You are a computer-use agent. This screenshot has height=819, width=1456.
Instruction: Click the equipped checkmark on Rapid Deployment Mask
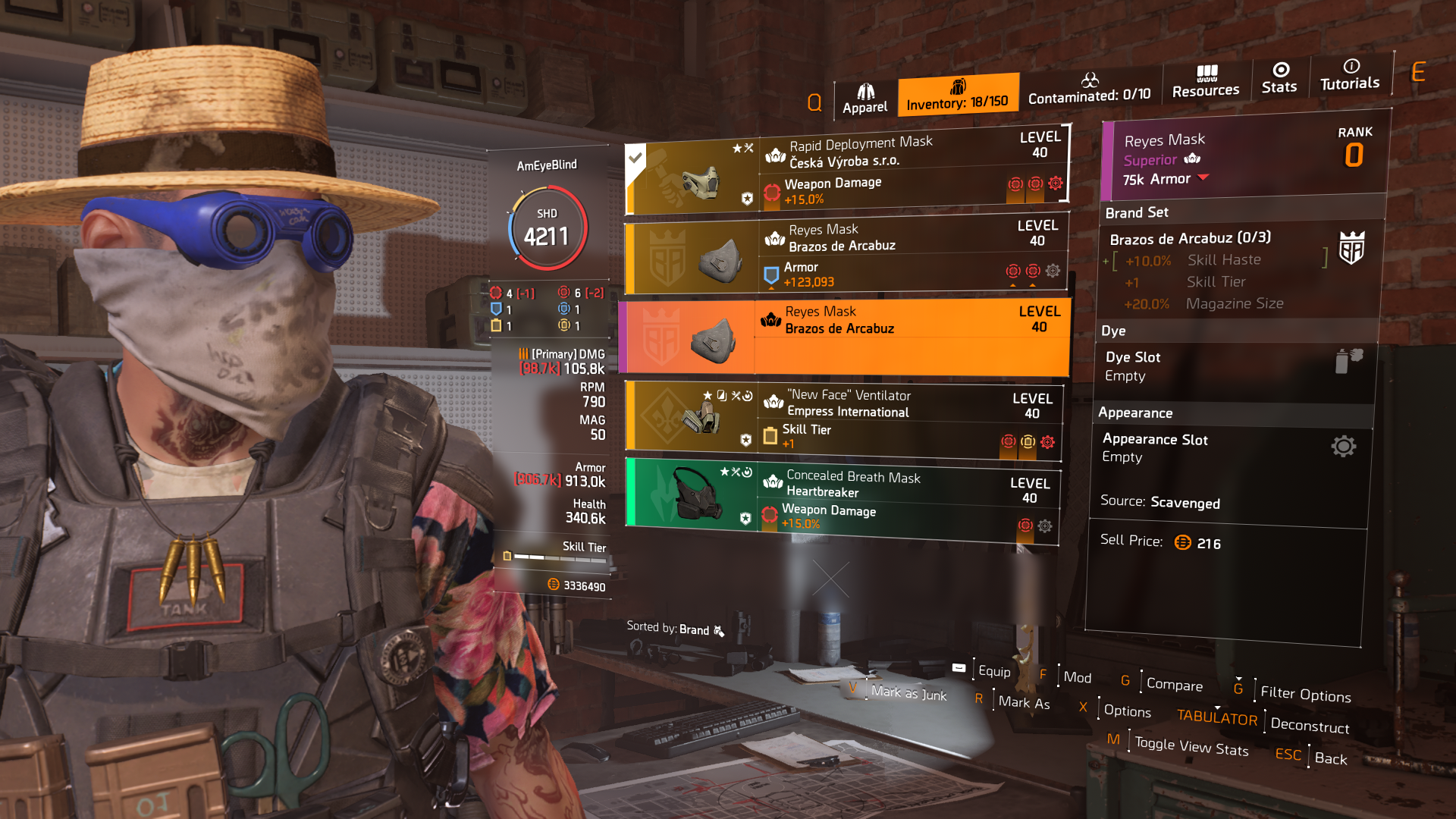click(635, 158)
